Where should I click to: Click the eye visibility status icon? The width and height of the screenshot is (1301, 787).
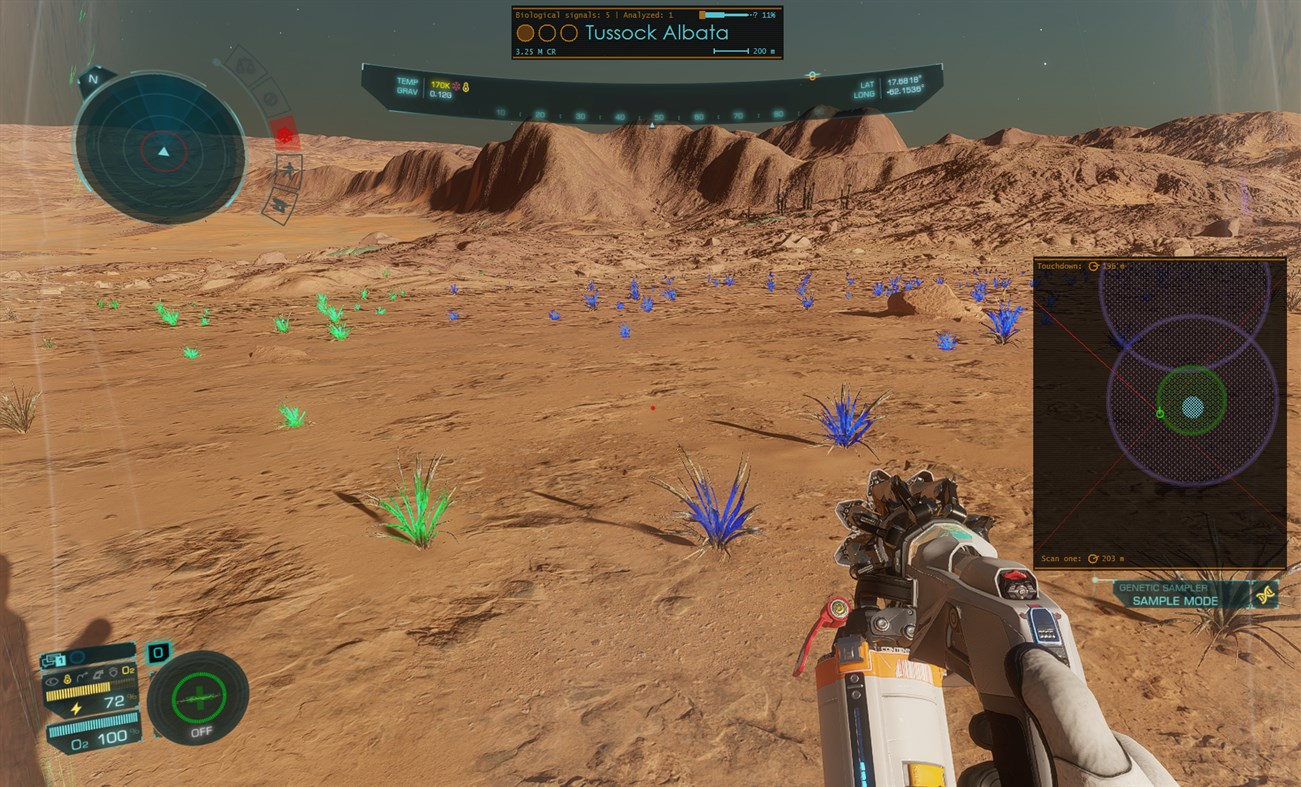click(x=51, y=681)
